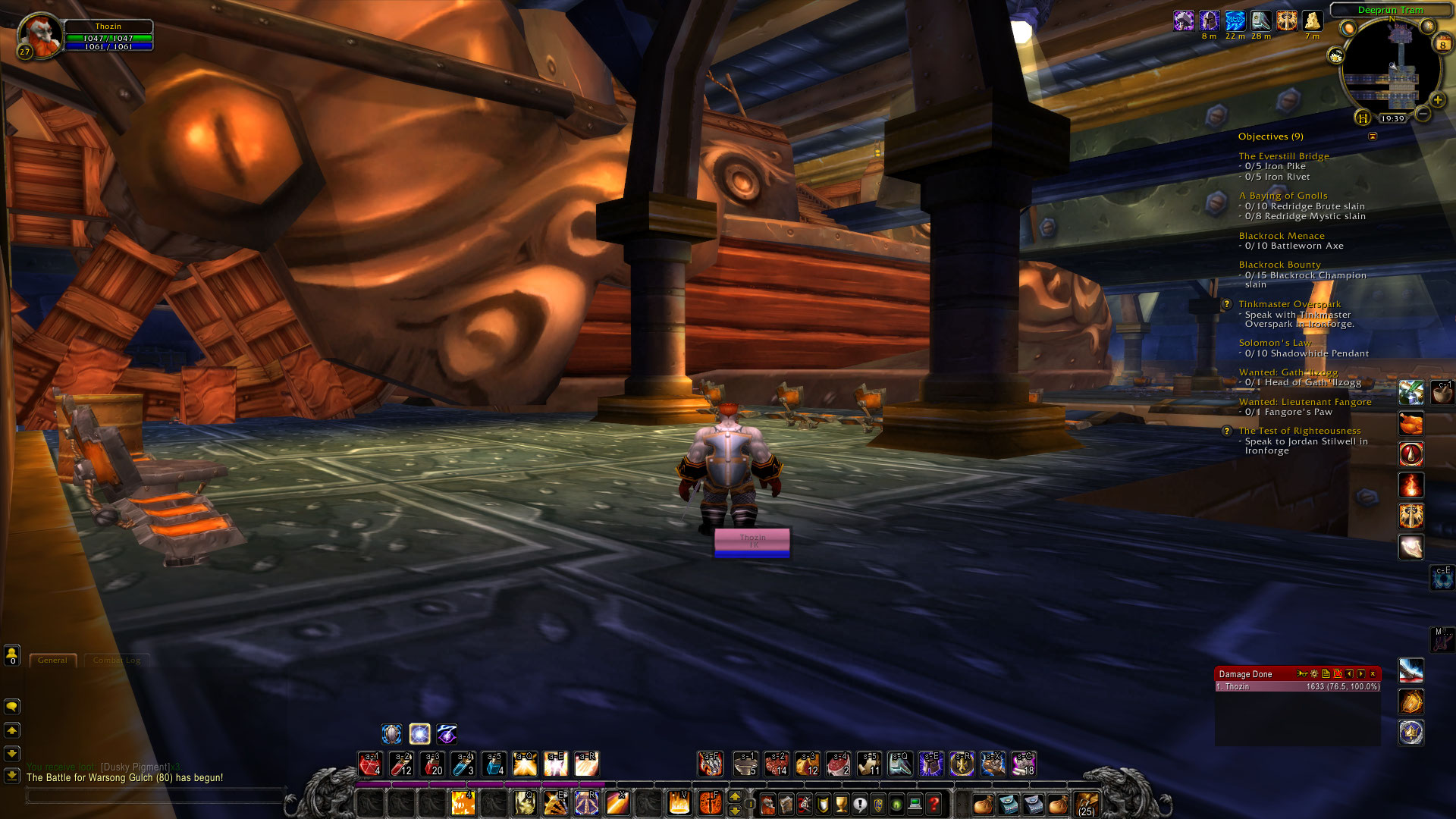
Task: Click the Wanted: Gath'Ilzogg quest title
Action: pyautogui.click(x=1288, y=372)
